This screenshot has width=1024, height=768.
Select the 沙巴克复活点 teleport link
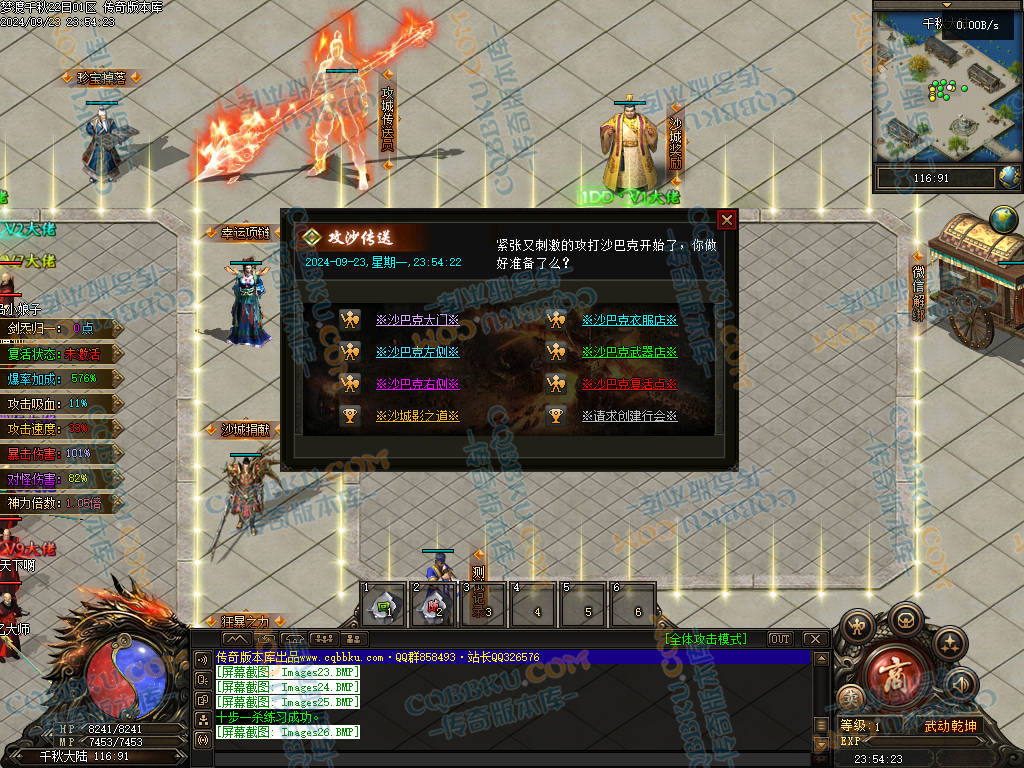(629, 384)
